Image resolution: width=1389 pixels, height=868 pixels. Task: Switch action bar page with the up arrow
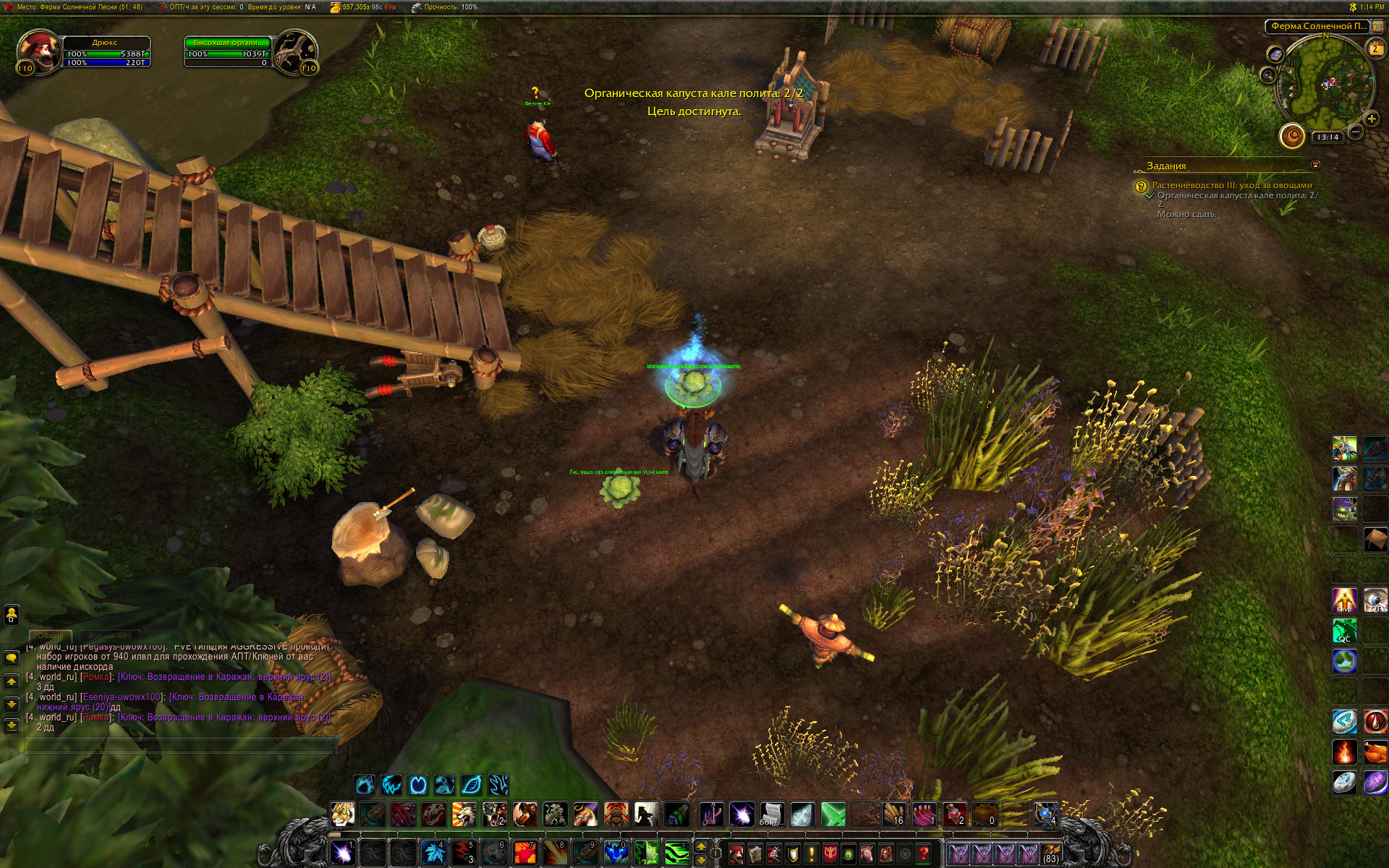701,846
